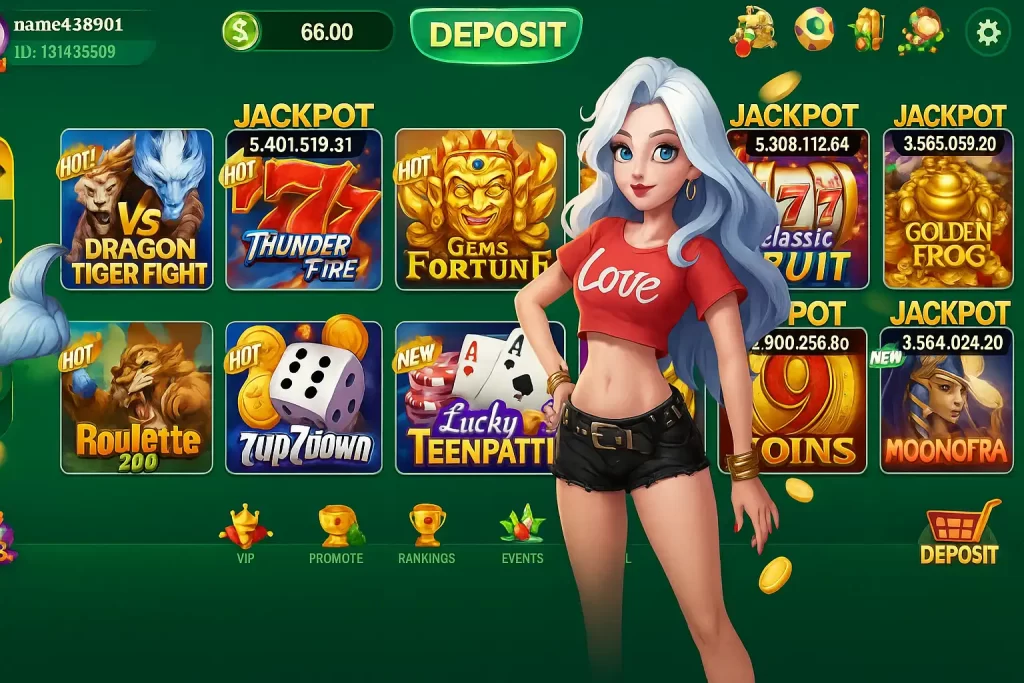This screenshot has width=1024, height=683.
Task: Tap the green DEPOSIT button
Action: point(496,35)
